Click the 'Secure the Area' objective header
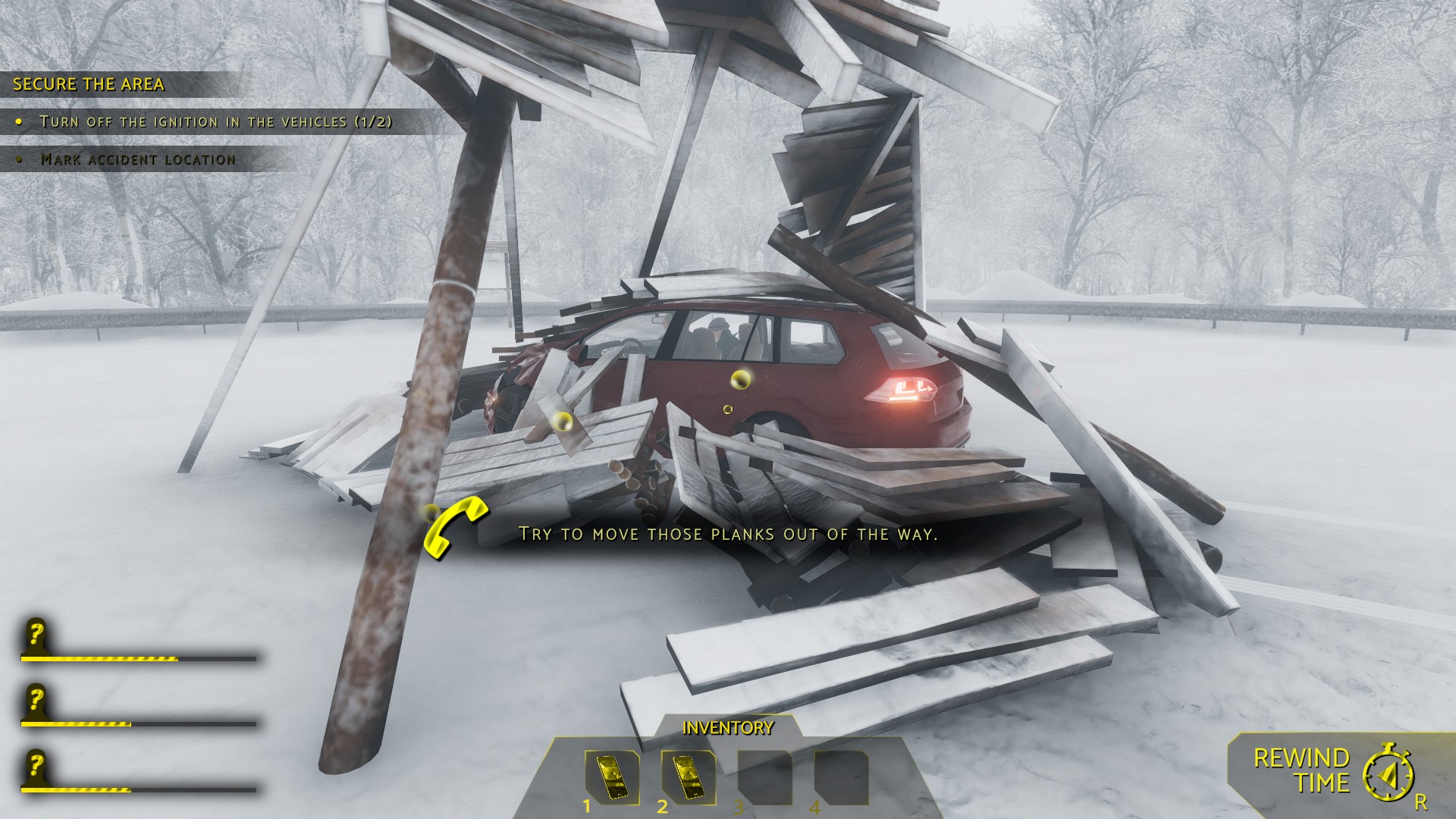 coord(89,84)
